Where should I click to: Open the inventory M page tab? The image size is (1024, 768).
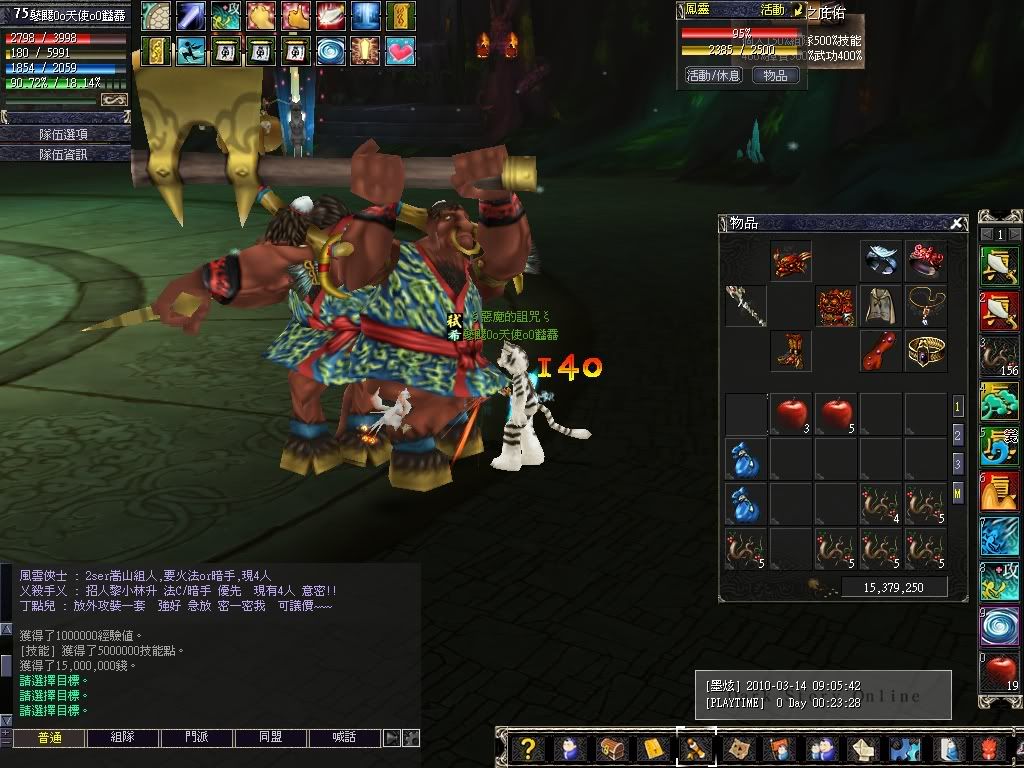(957, 492)
